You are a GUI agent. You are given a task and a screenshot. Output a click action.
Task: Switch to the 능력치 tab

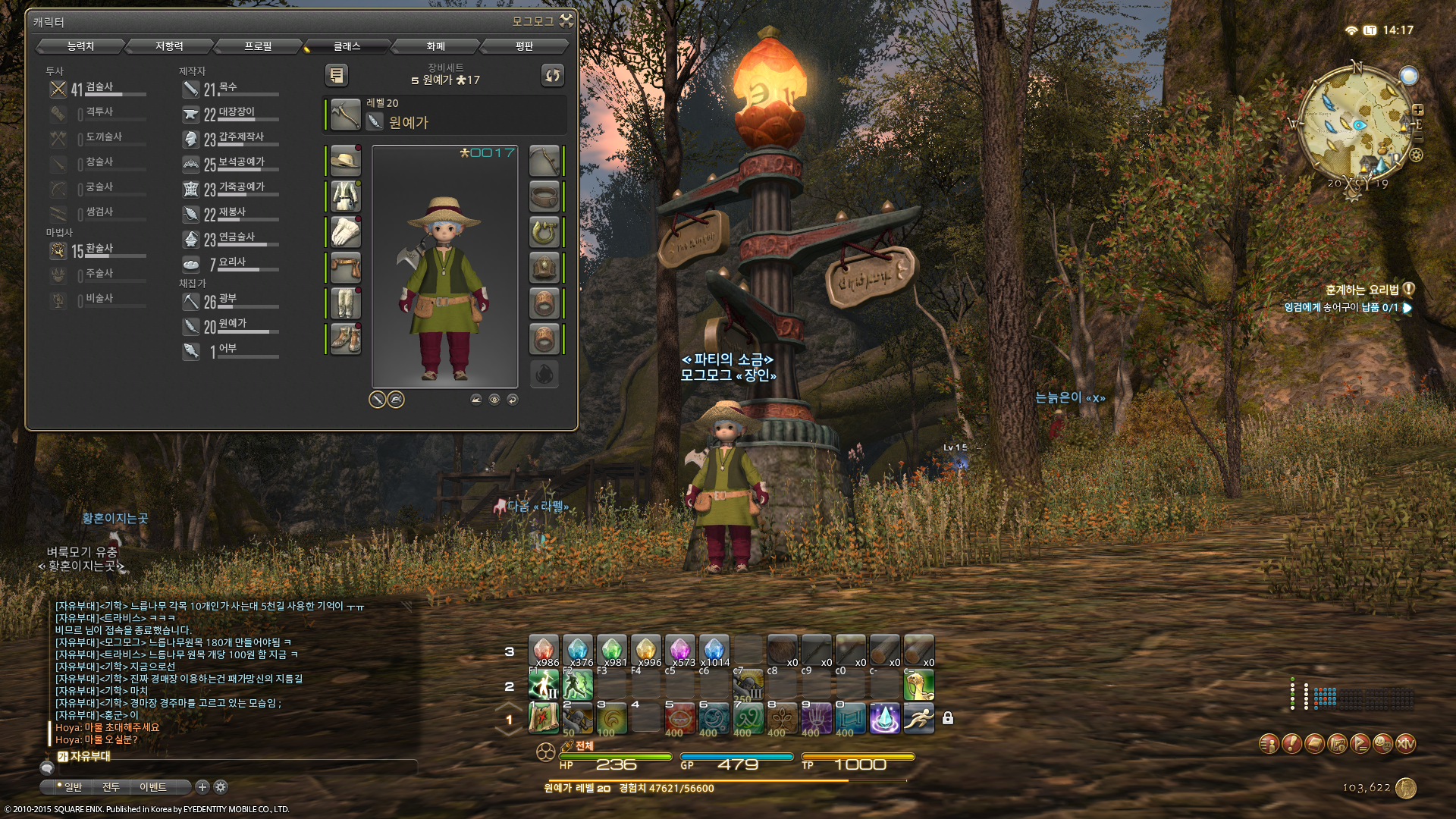tap(80, 46)
